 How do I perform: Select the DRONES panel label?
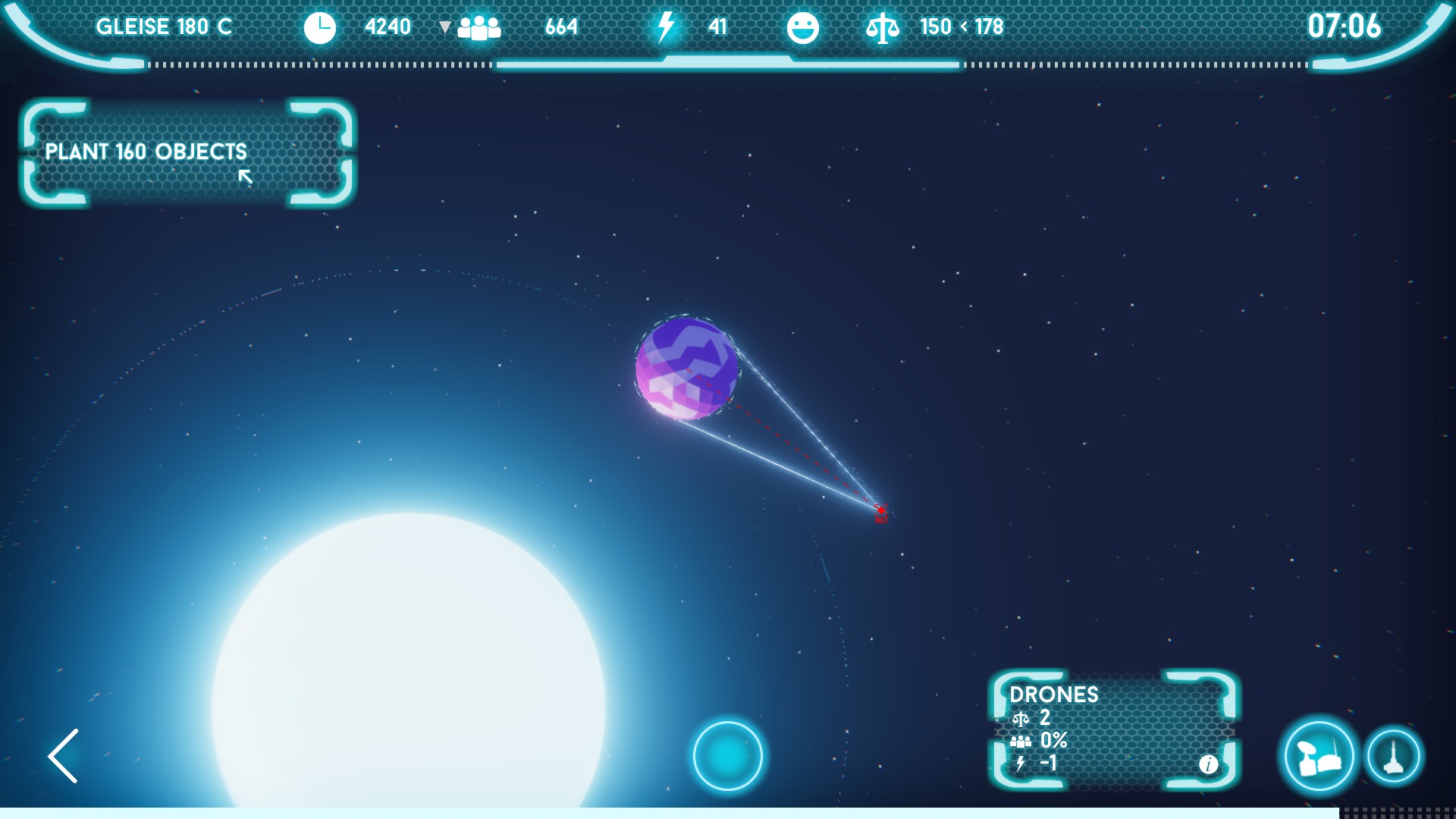pos(1056,694)
